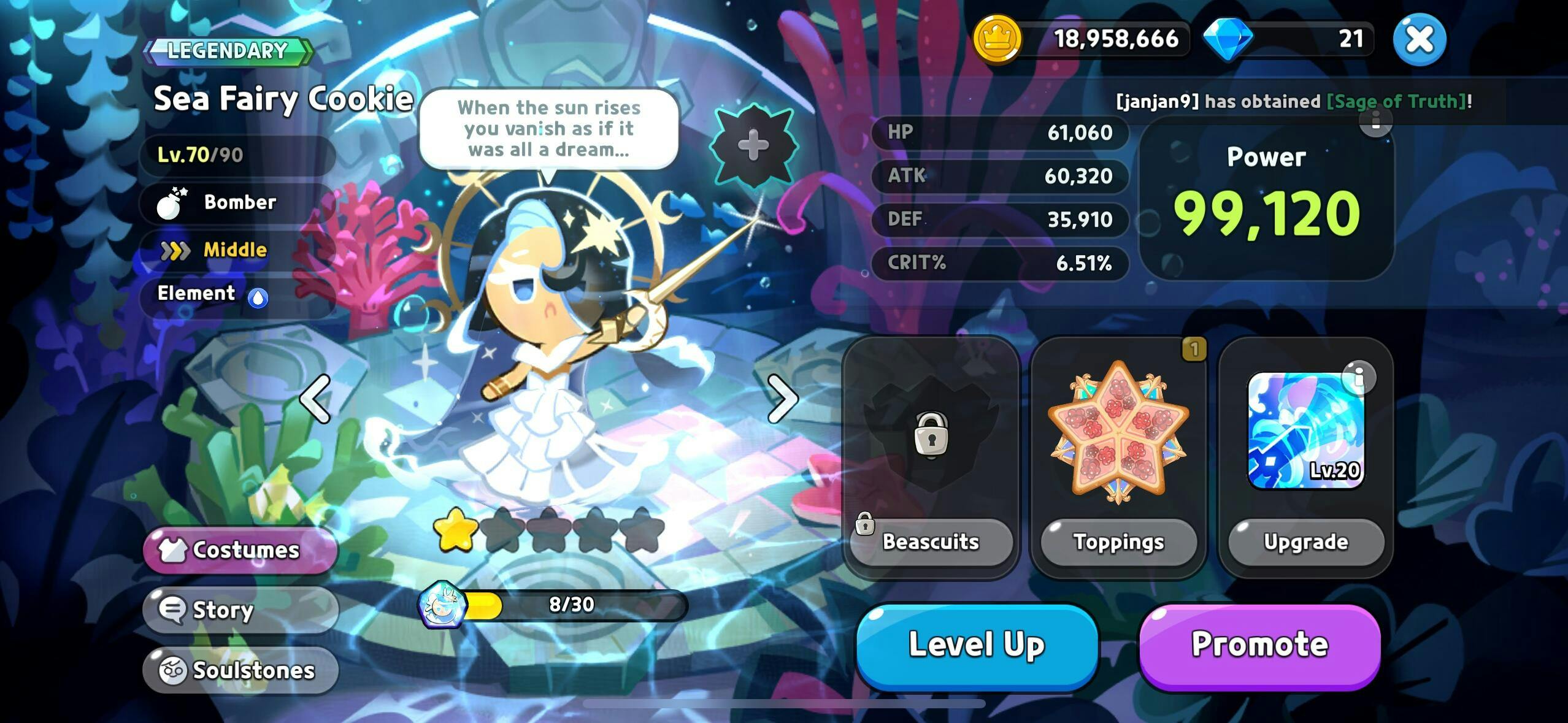This screenshot has width=1568, height=723.
Task: Show skill info via the small i icon
Action: 1359,377
